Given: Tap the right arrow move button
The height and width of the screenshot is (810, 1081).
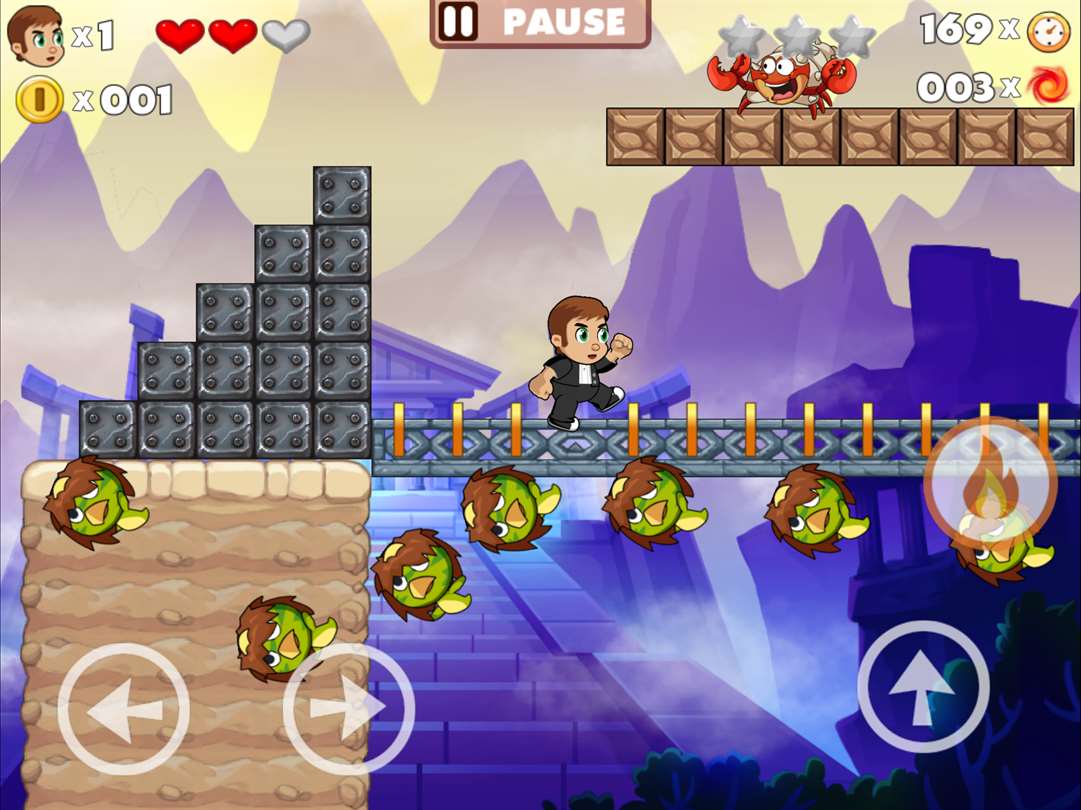Looking at the screenshot, I should [x=348, y=709].
